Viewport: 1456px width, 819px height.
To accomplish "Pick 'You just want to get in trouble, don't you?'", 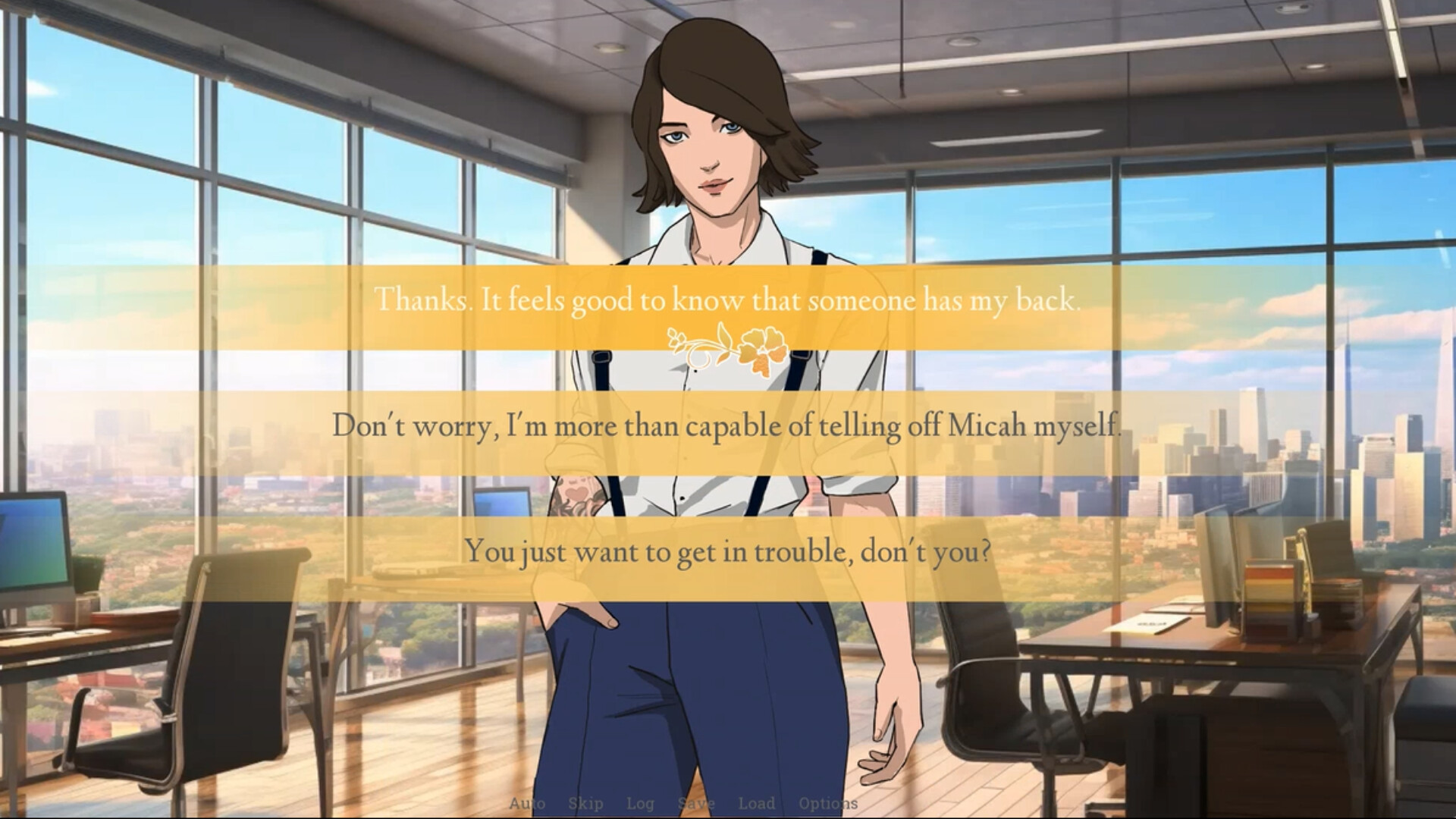I will coord(728,551).
